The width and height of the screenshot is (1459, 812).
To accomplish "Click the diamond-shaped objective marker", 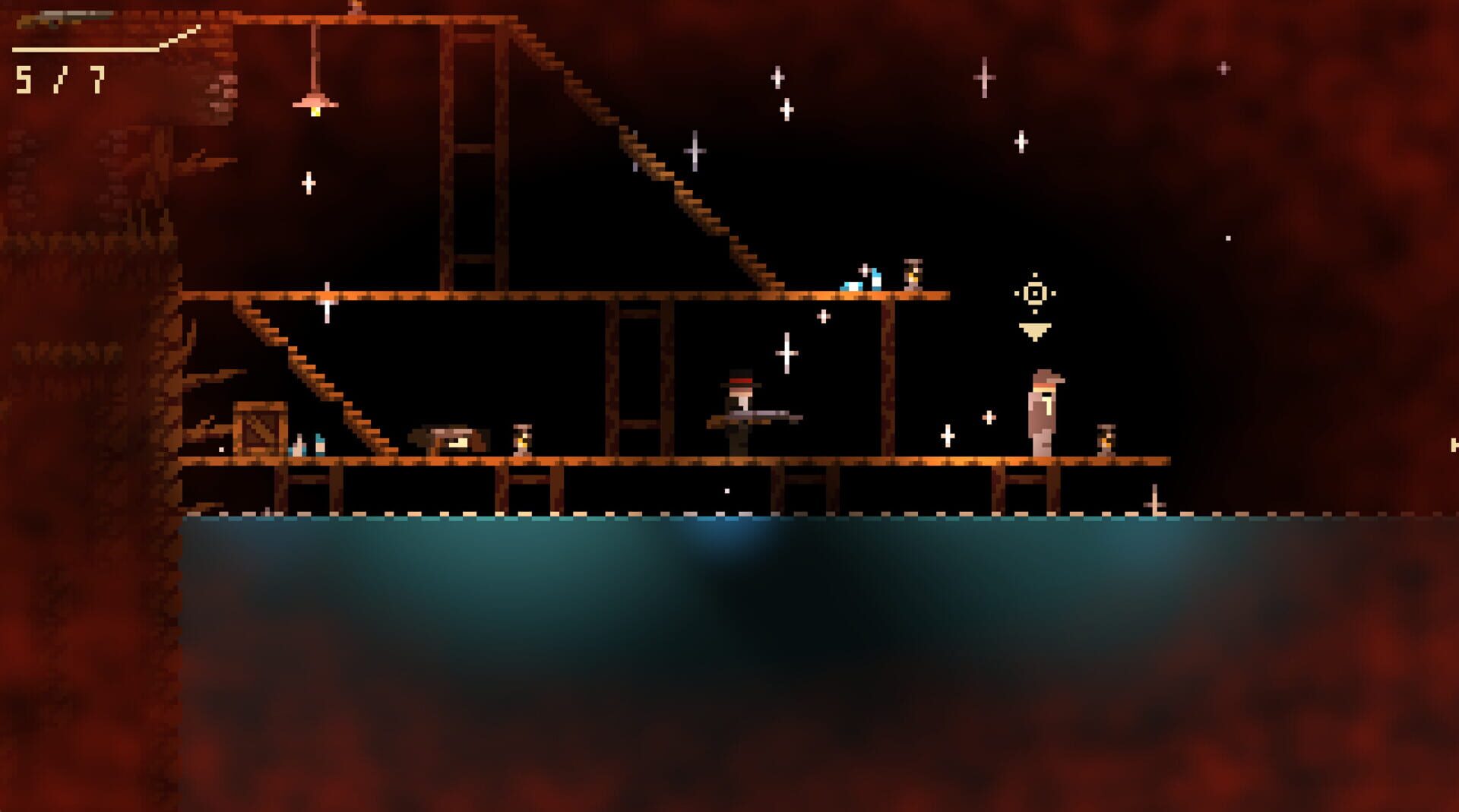I will pyautogui.click(x=1033, y=292).
